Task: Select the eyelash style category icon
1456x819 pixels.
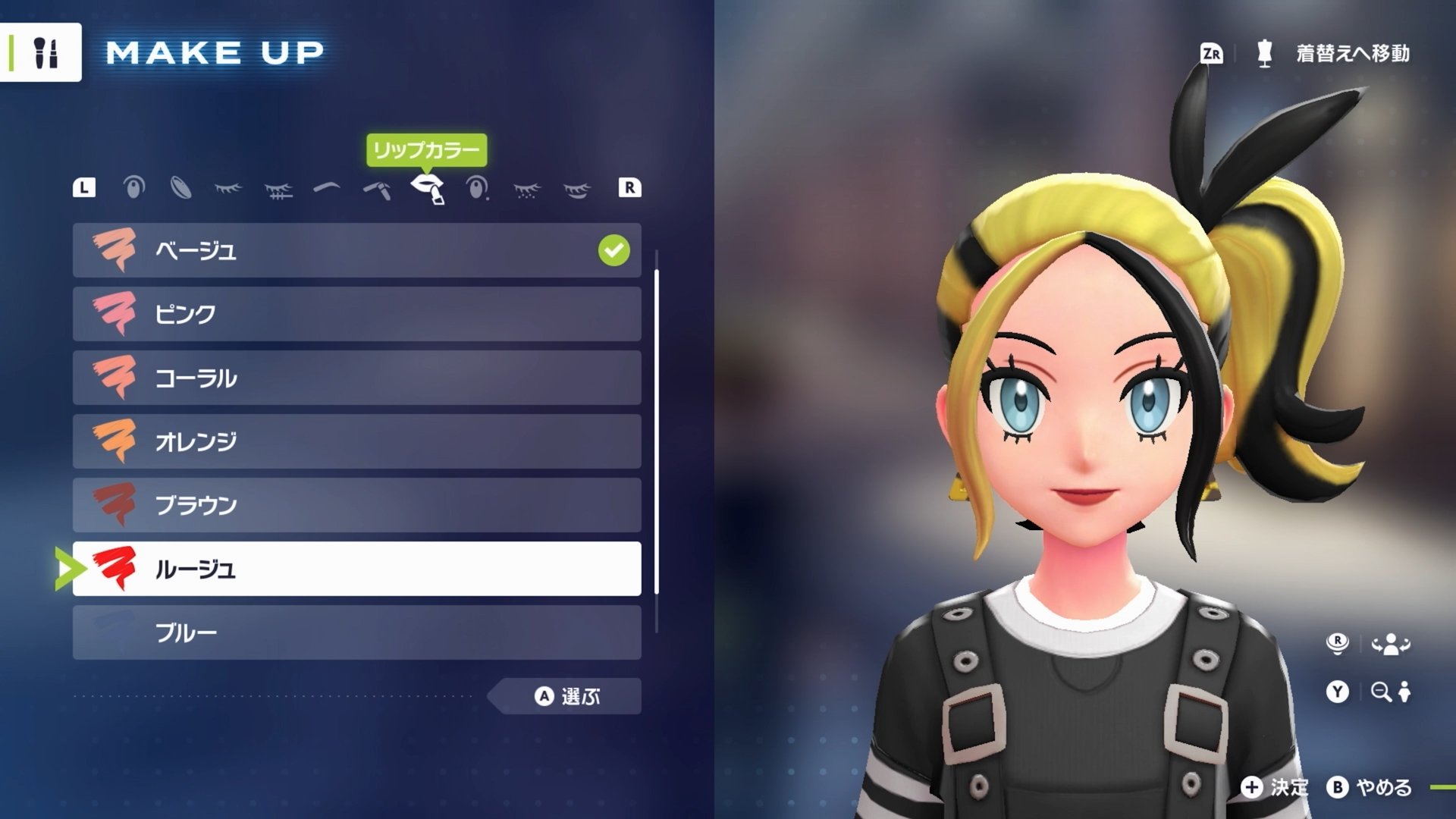Action: click(x=230, y=190)
